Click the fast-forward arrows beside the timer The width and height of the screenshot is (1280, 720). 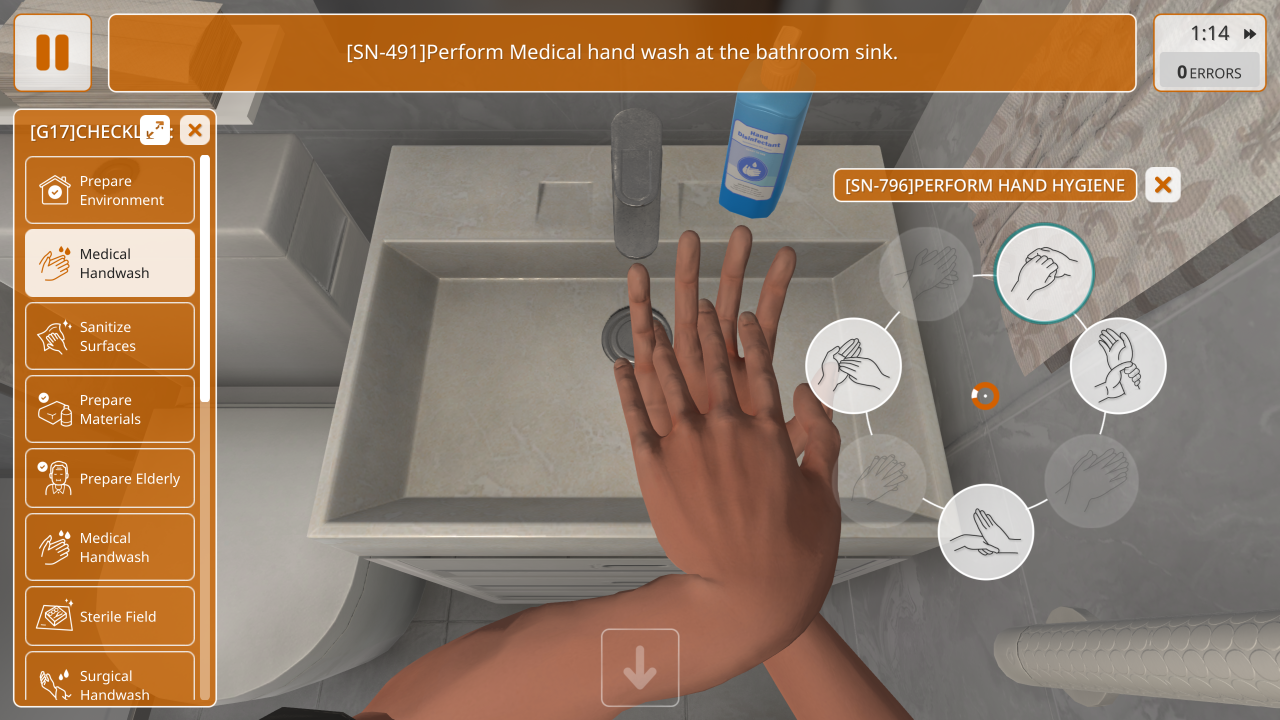[1250, 34]
